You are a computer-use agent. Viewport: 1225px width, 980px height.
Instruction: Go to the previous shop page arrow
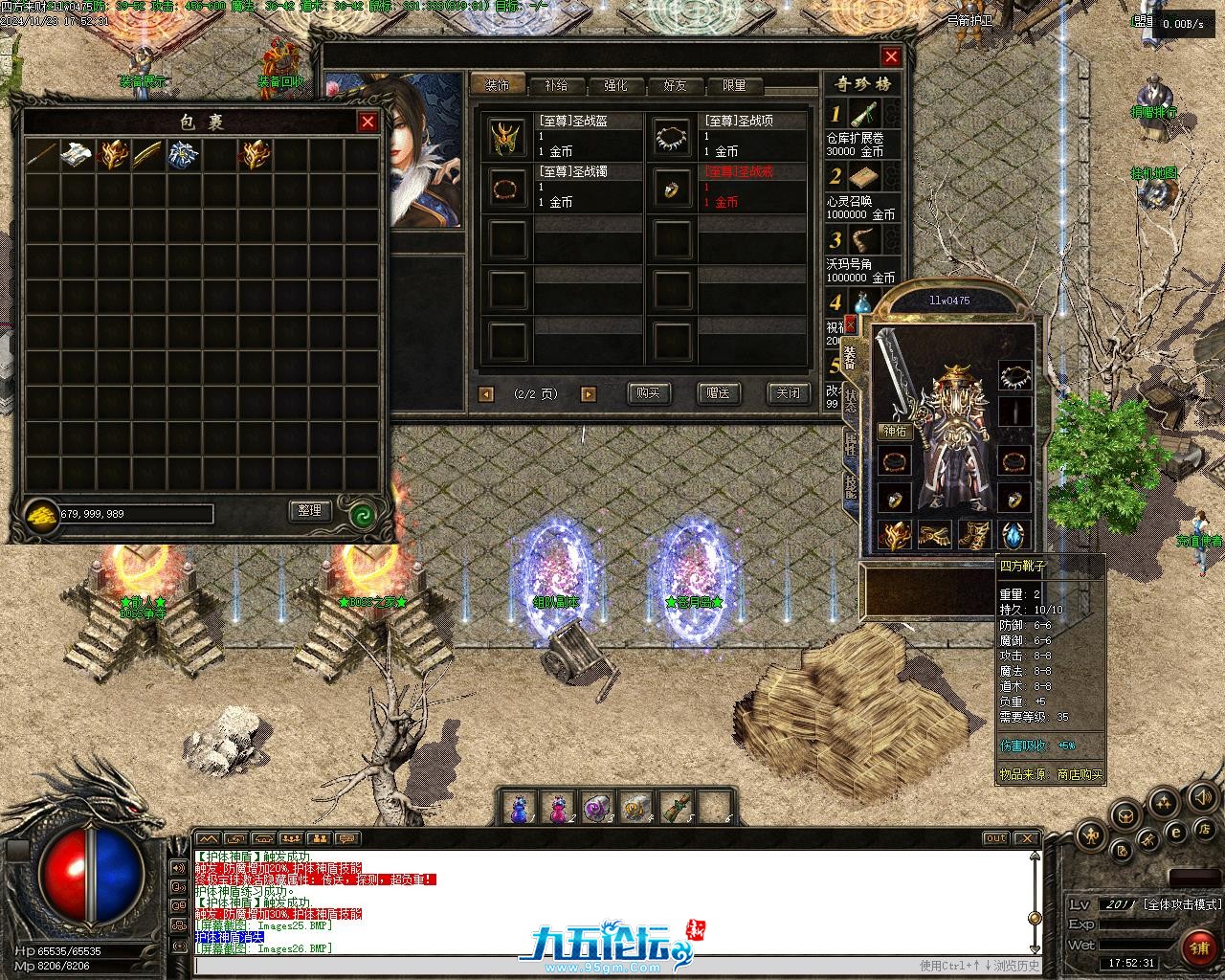pyautogui.click(x=486, y=393)
